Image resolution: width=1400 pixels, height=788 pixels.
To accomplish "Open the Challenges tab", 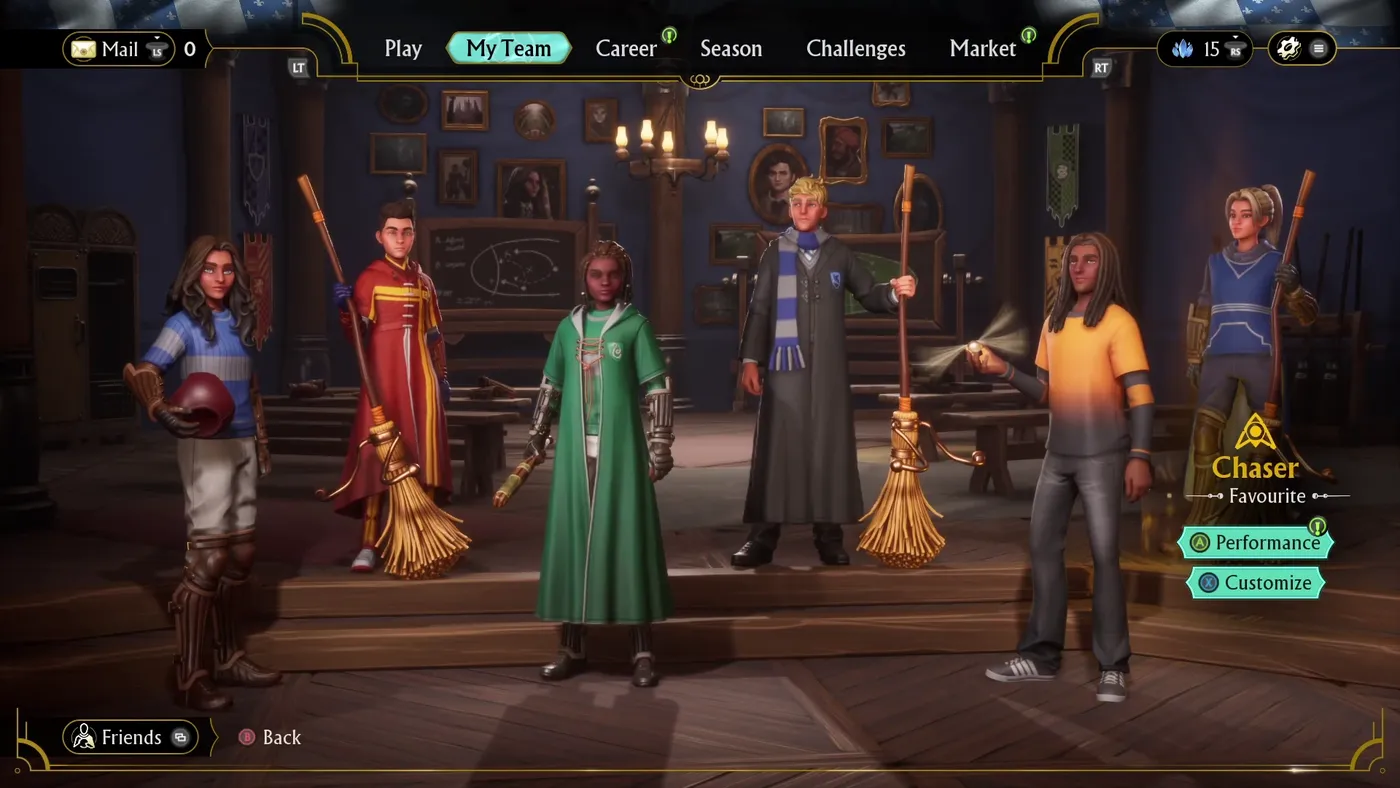I will tap(856, 47).
